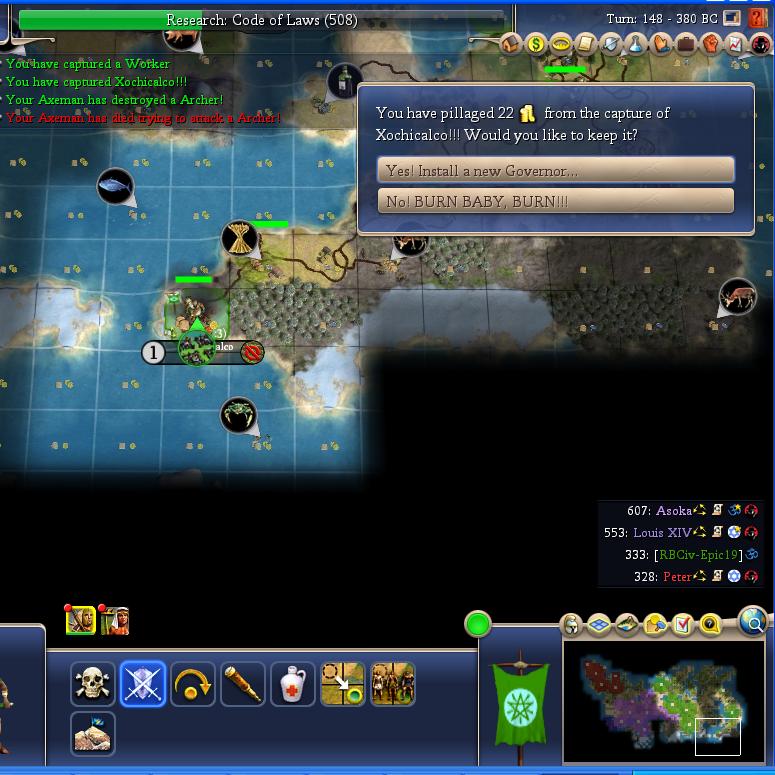
Task: Click the skull-and-crossbones delete unit action
Action: coord(93,684)
